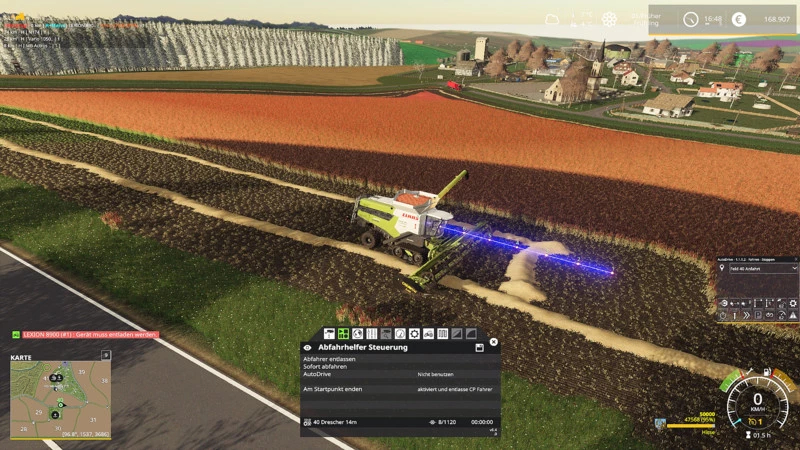Click the save disk icon in the panel header
The height and width of the screenshot is (450, 800).
click(479, 348)
